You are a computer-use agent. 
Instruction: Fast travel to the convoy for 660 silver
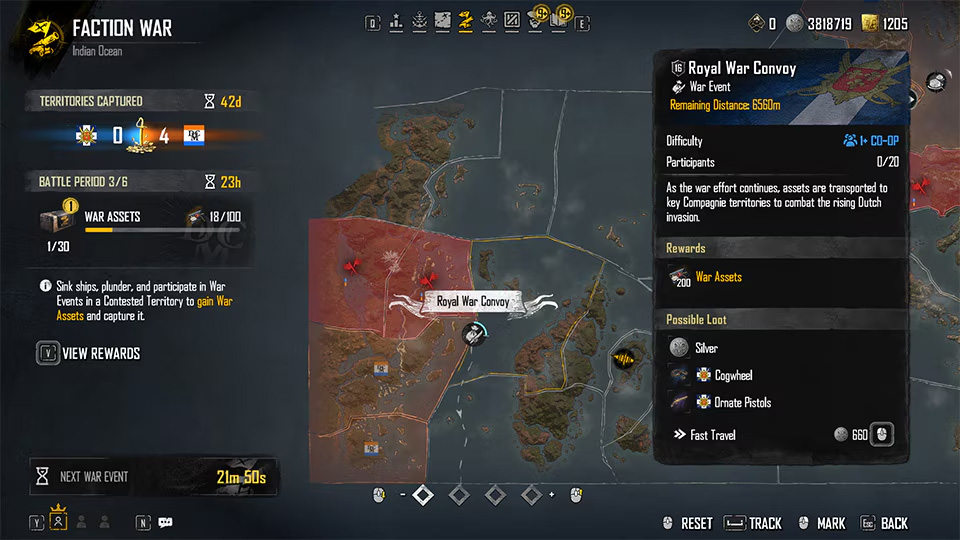pos(879,435)
